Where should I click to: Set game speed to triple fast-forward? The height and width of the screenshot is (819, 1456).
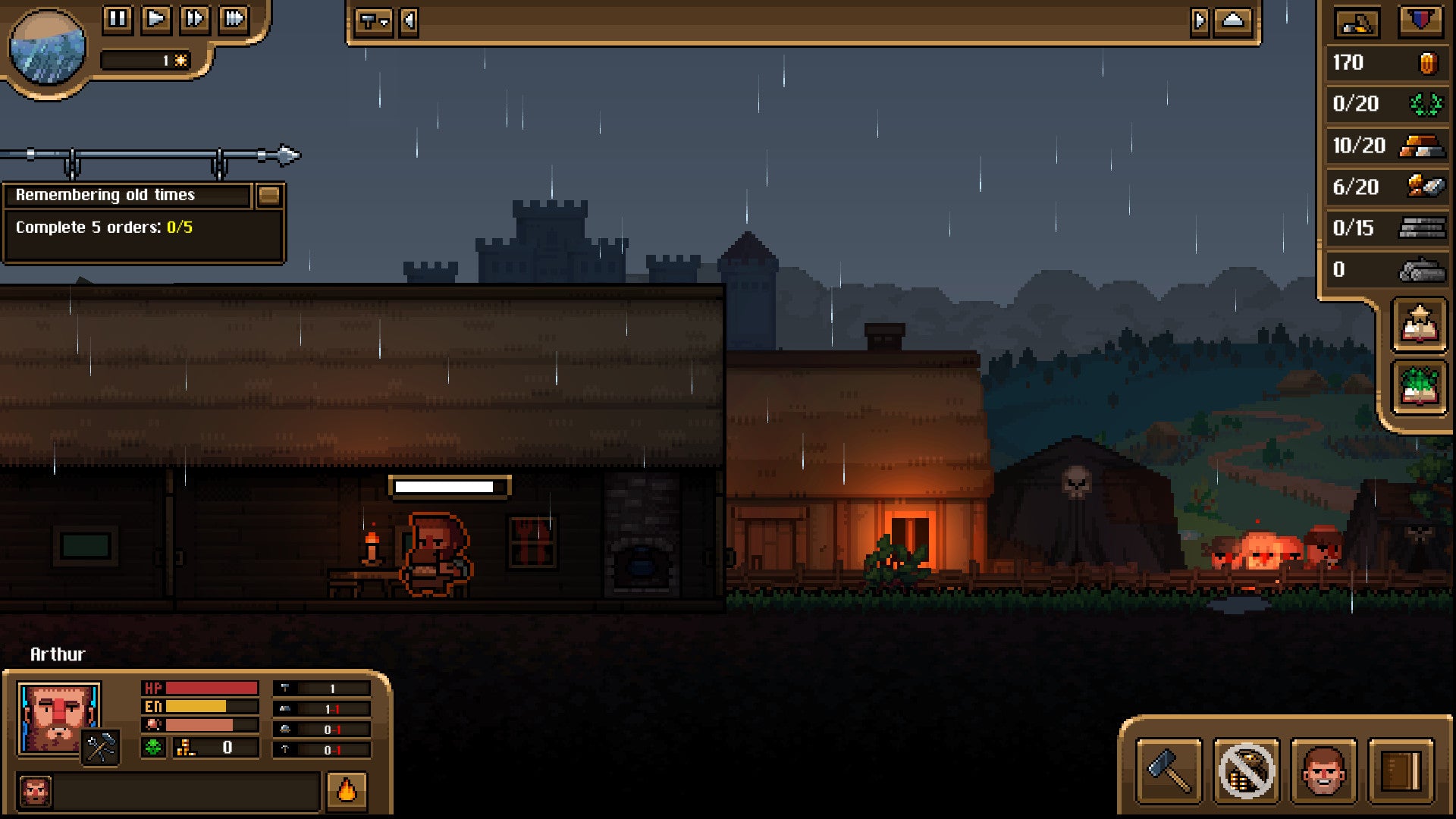(x=234, y=18)
